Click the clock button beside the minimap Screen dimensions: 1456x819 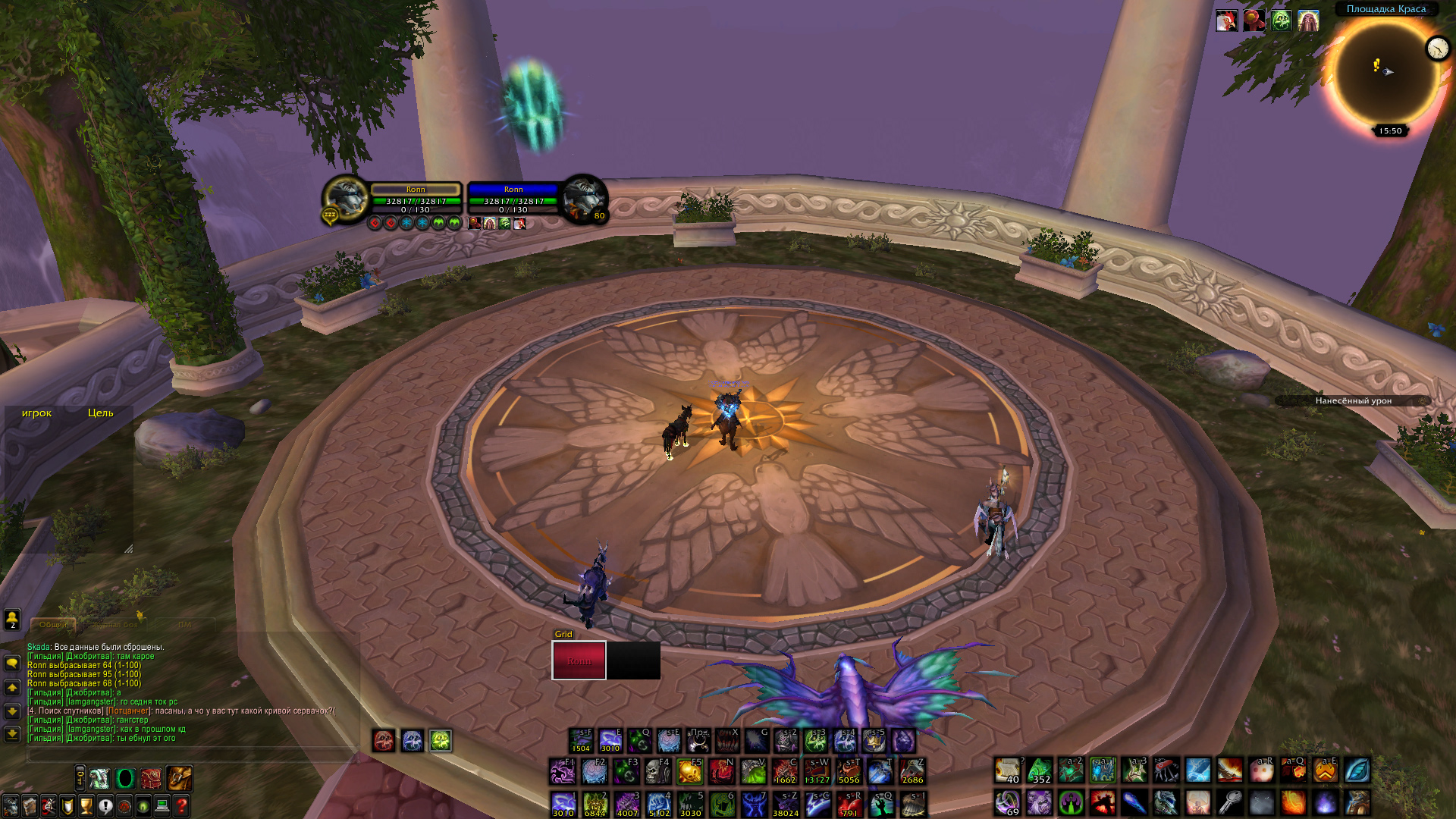click(x=1437, y=49)
